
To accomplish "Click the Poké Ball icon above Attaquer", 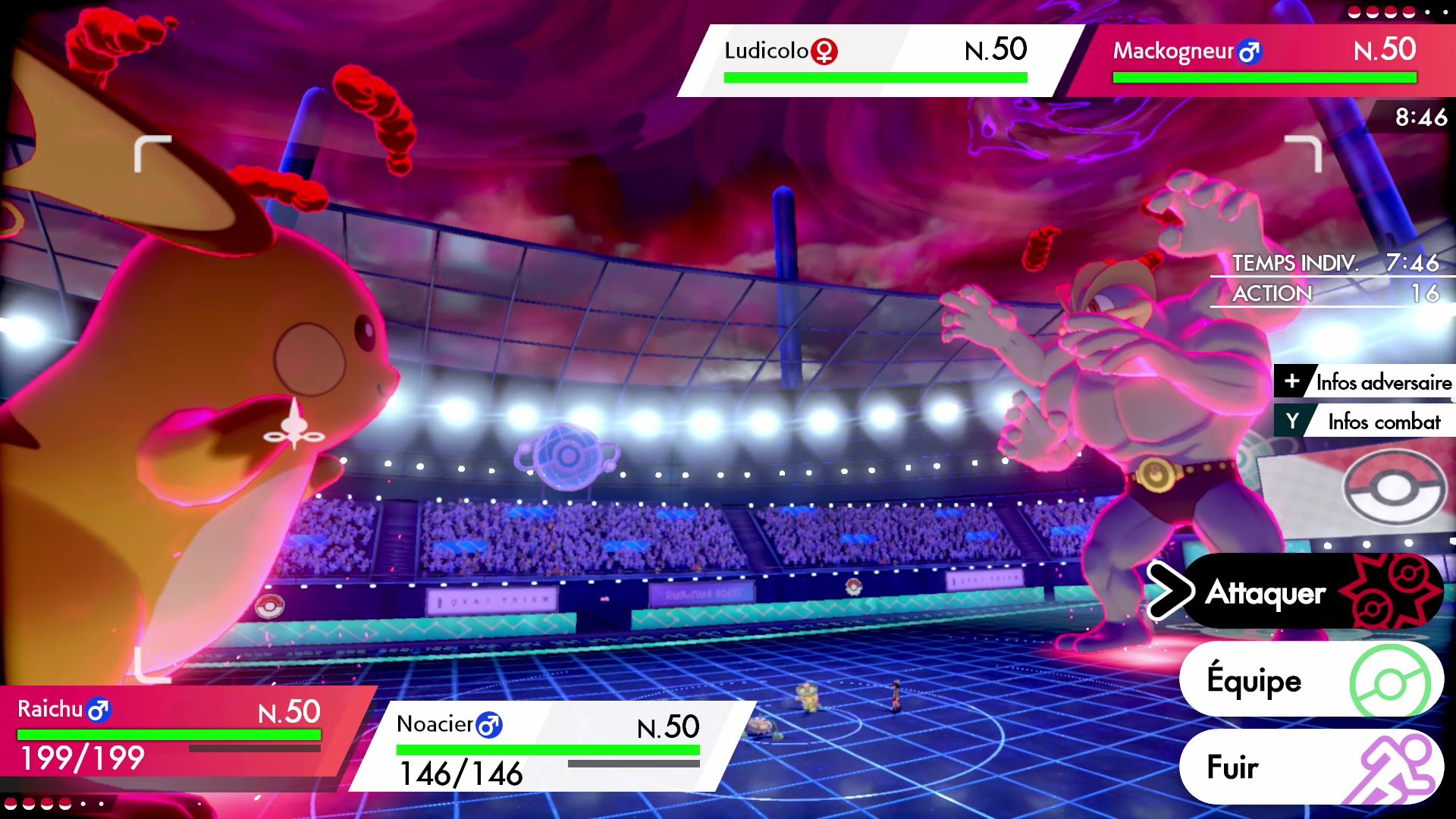I will click(x=1392, y=488).
